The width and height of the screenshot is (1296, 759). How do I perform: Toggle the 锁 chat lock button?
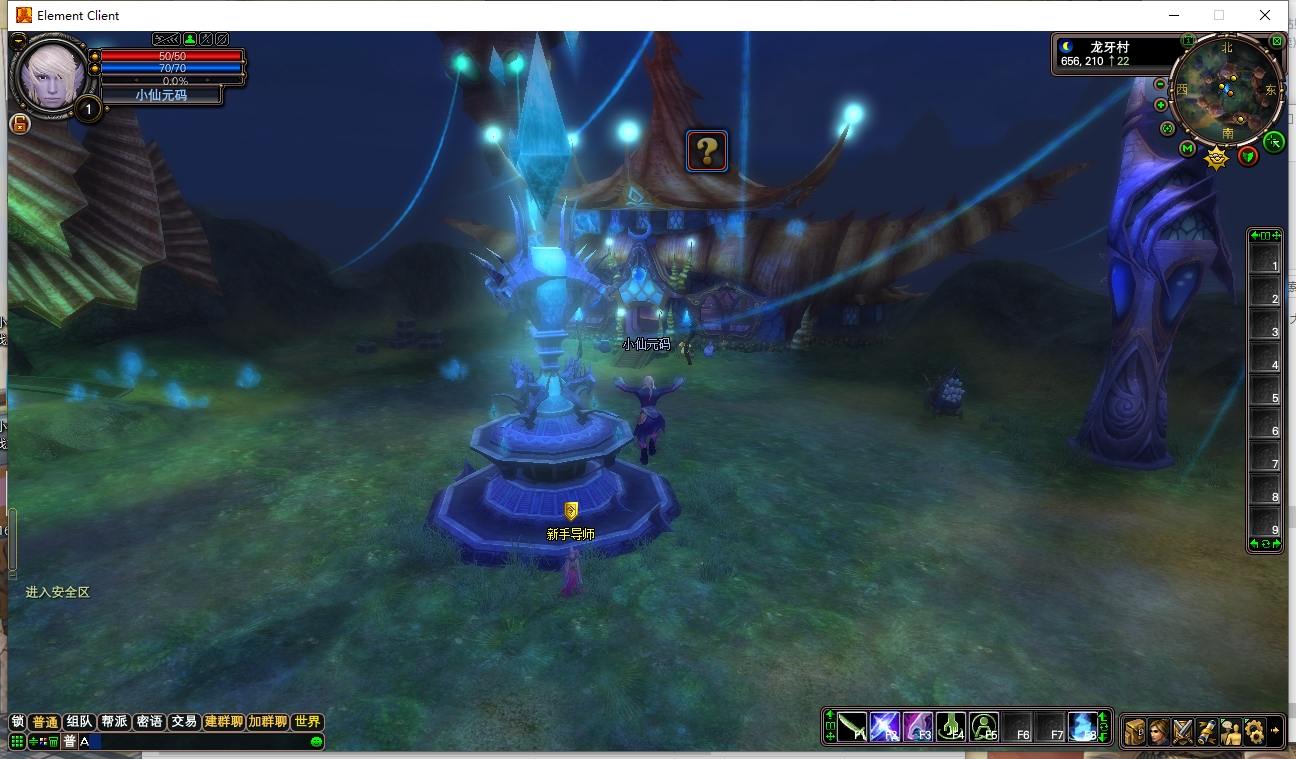click(x=17, y=722)
